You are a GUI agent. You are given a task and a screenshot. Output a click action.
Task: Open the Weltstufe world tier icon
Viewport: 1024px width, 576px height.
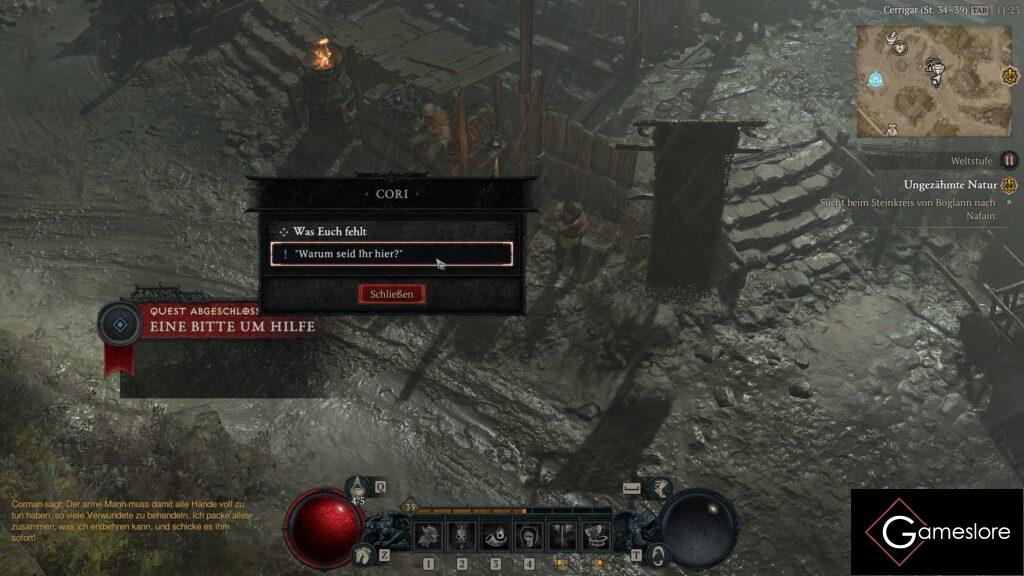click(x=1010, y=160)
